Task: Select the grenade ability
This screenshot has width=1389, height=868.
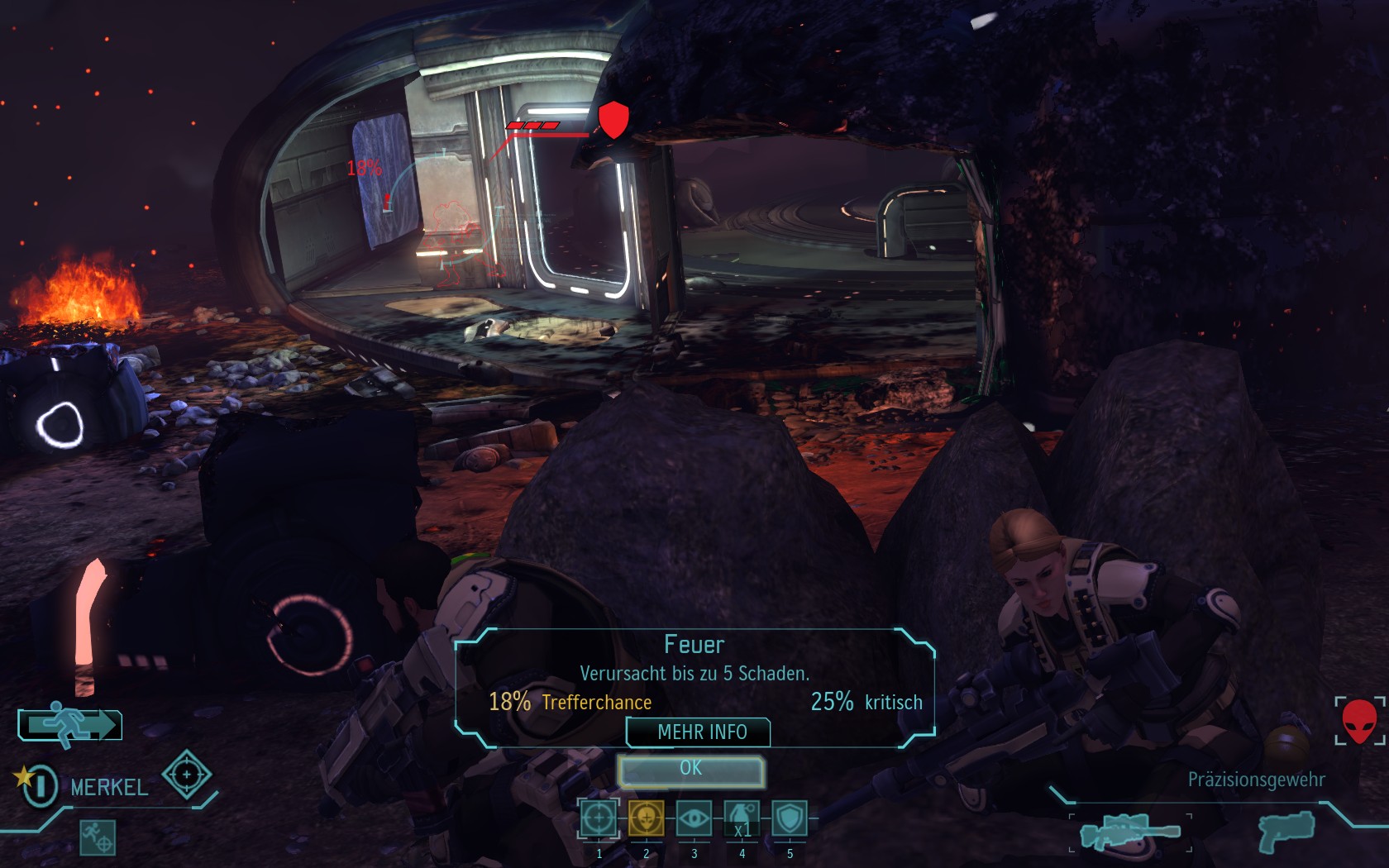Action: coord(742,818)
